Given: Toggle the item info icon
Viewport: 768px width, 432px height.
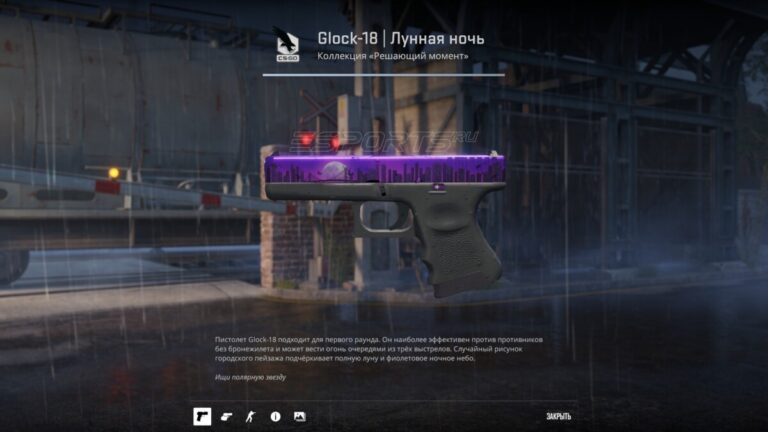Looking at the screenshot, I should [275, 415].
